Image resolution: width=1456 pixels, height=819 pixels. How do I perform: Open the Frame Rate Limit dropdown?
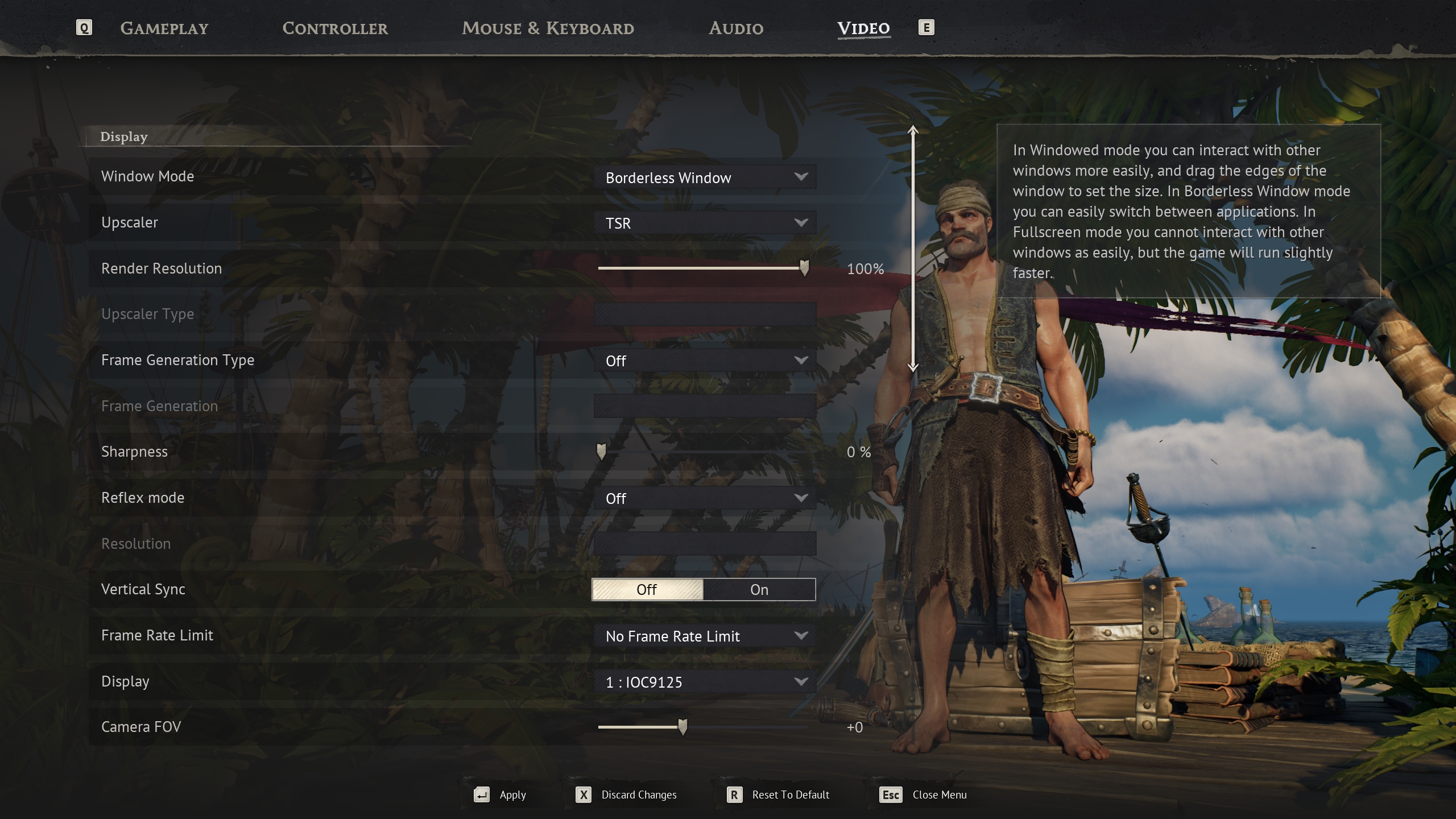click(x=704, y=636)
